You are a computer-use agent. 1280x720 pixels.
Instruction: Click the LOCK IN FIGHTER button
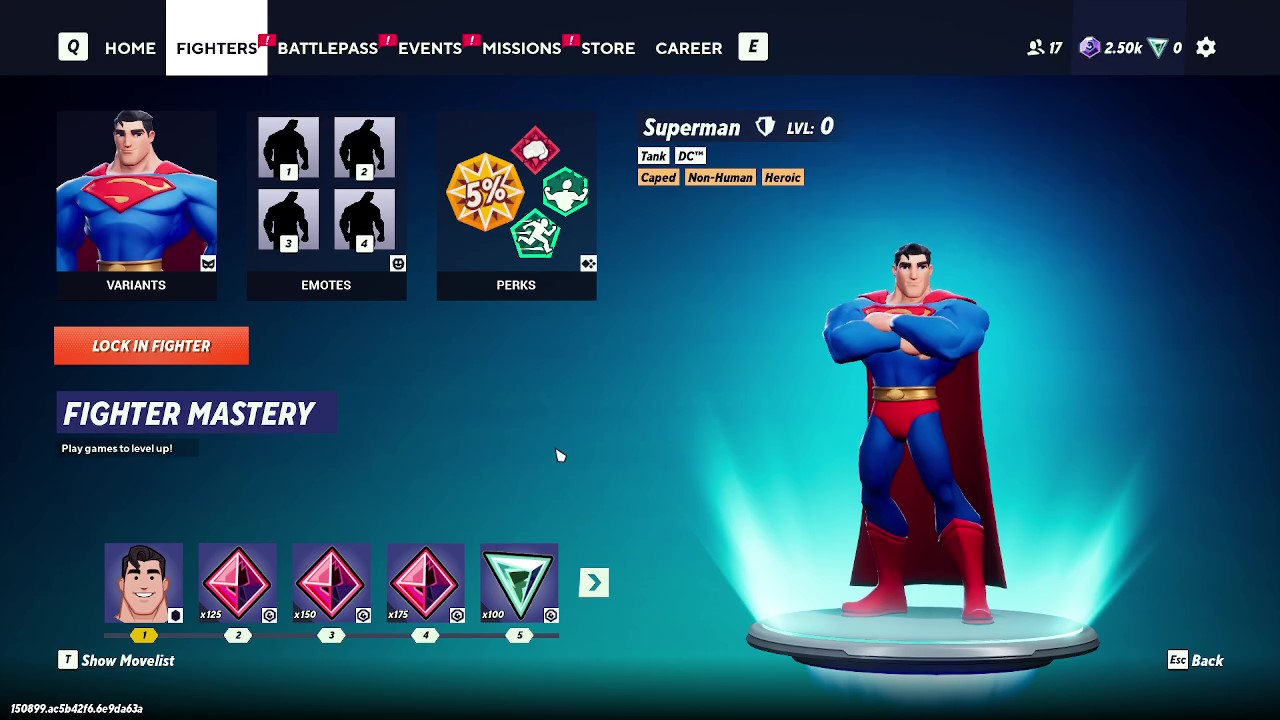[x=151, y=345]
